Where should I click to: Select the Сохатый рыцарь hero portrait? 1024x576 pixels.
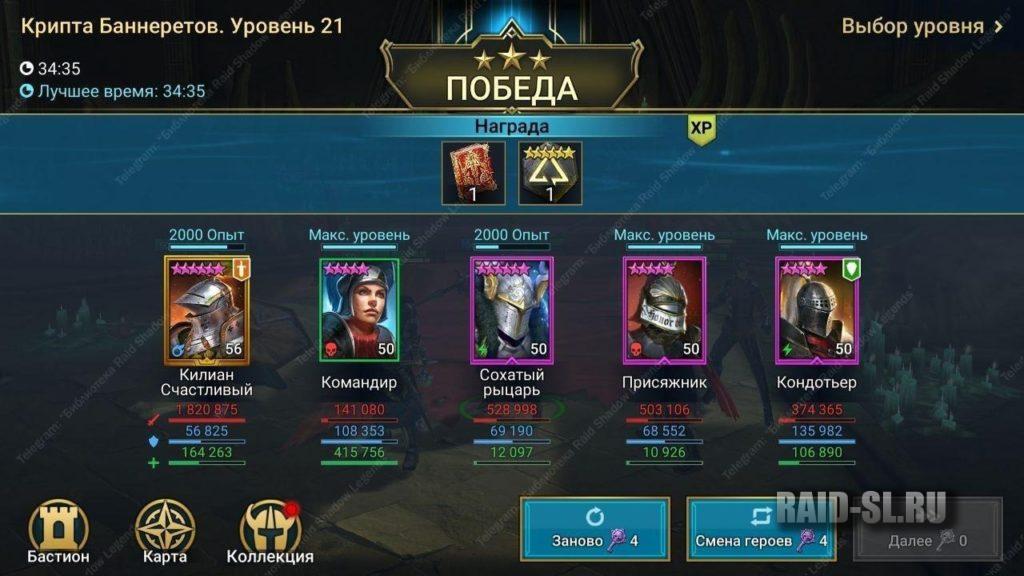[x=511, y=309]
